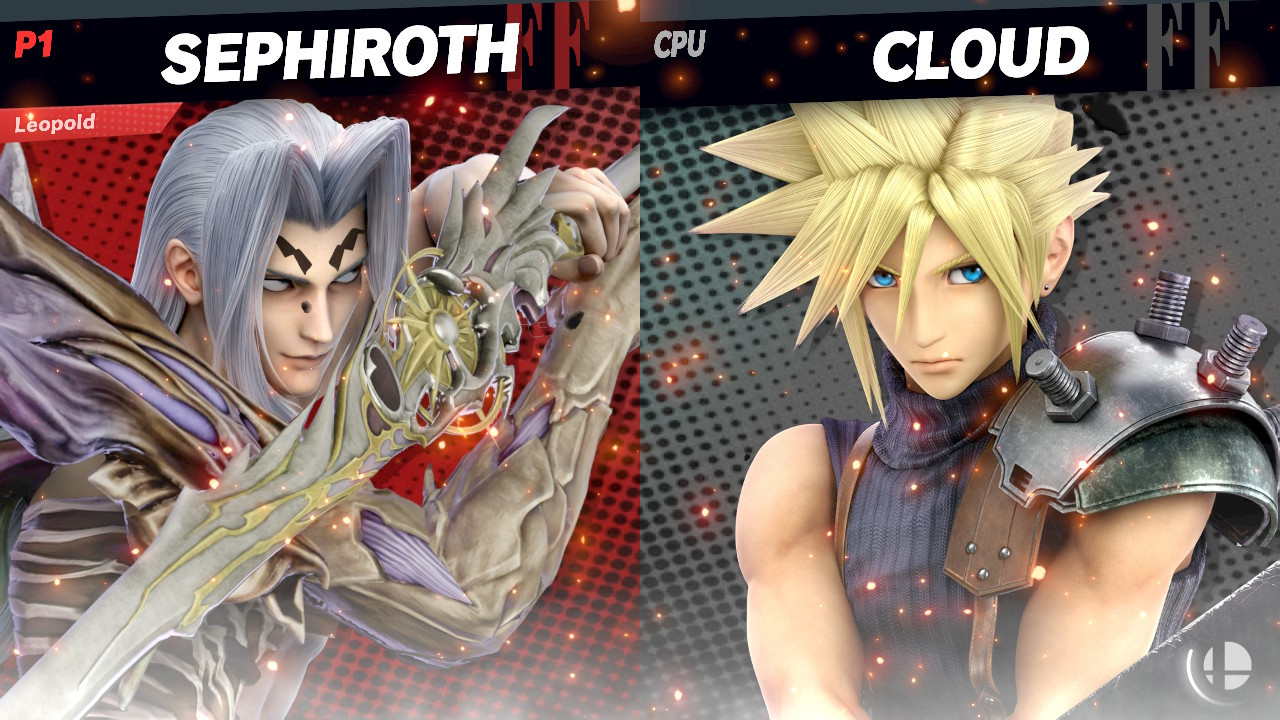1280x720 pixels.
Task: Switch to Sephiroth's side panel
Action: pyautogui.click(x=300, y=400)
